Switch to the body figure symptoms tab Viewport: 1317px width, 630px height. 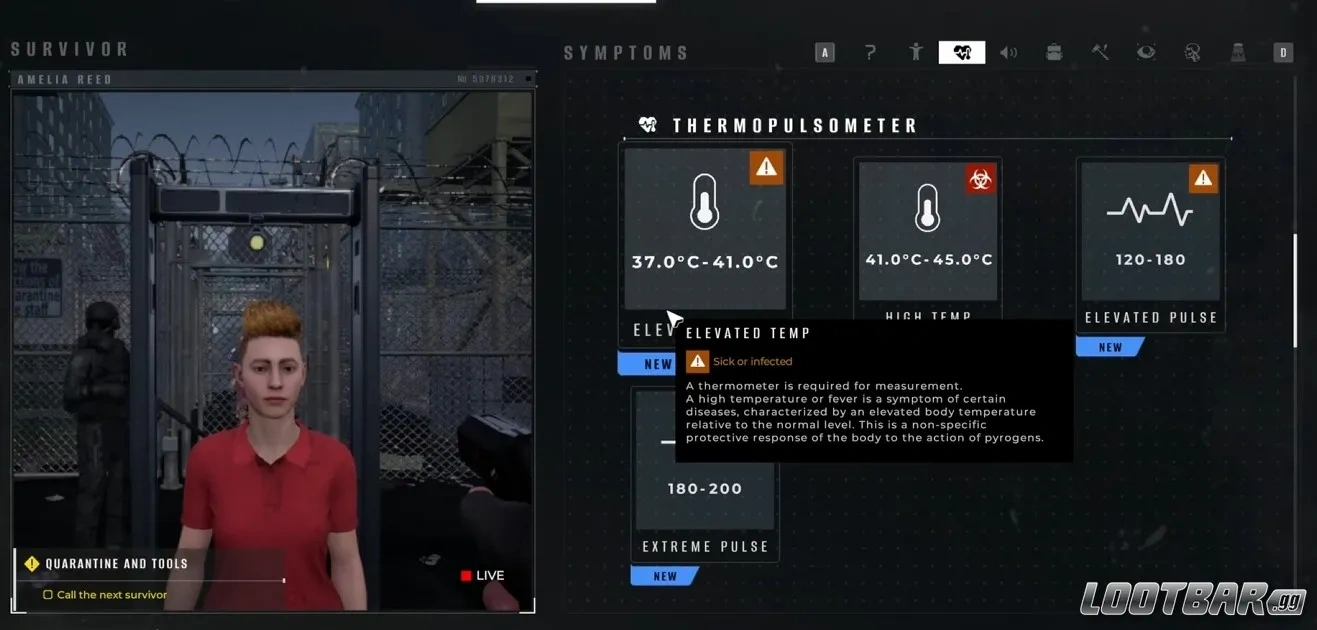[x=916, y=53]
